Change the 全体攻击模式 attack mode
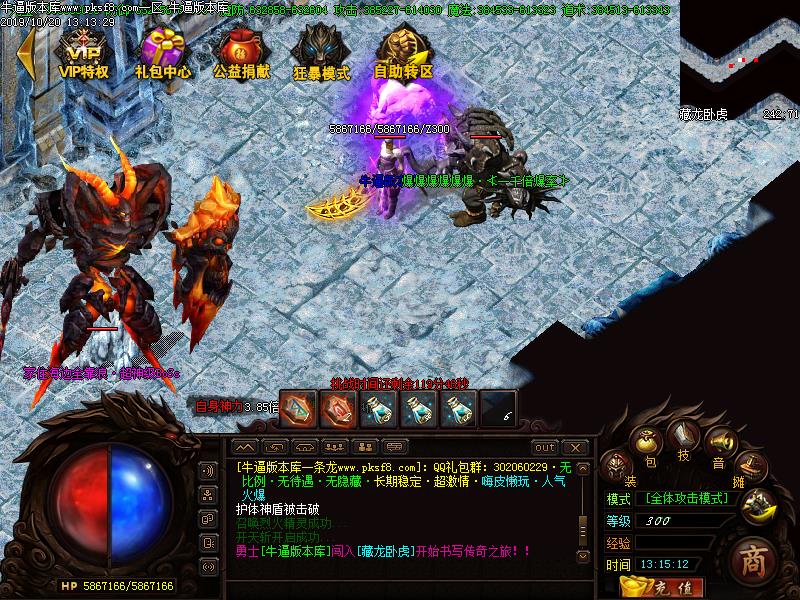Image resolution: width=800 pixels, height=600 pixels. point(686,498)
